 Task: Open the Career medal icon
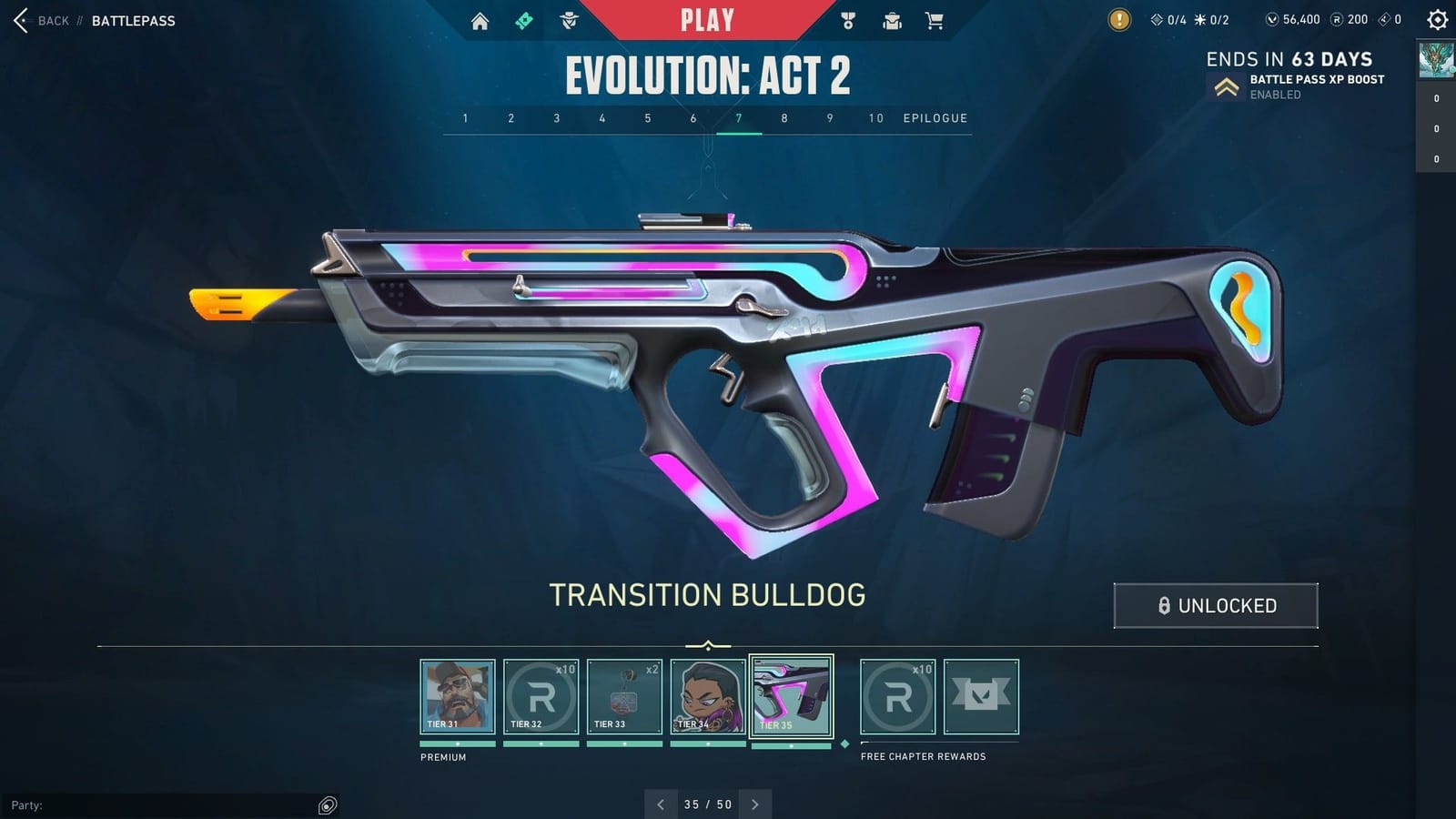pos(848,18)
